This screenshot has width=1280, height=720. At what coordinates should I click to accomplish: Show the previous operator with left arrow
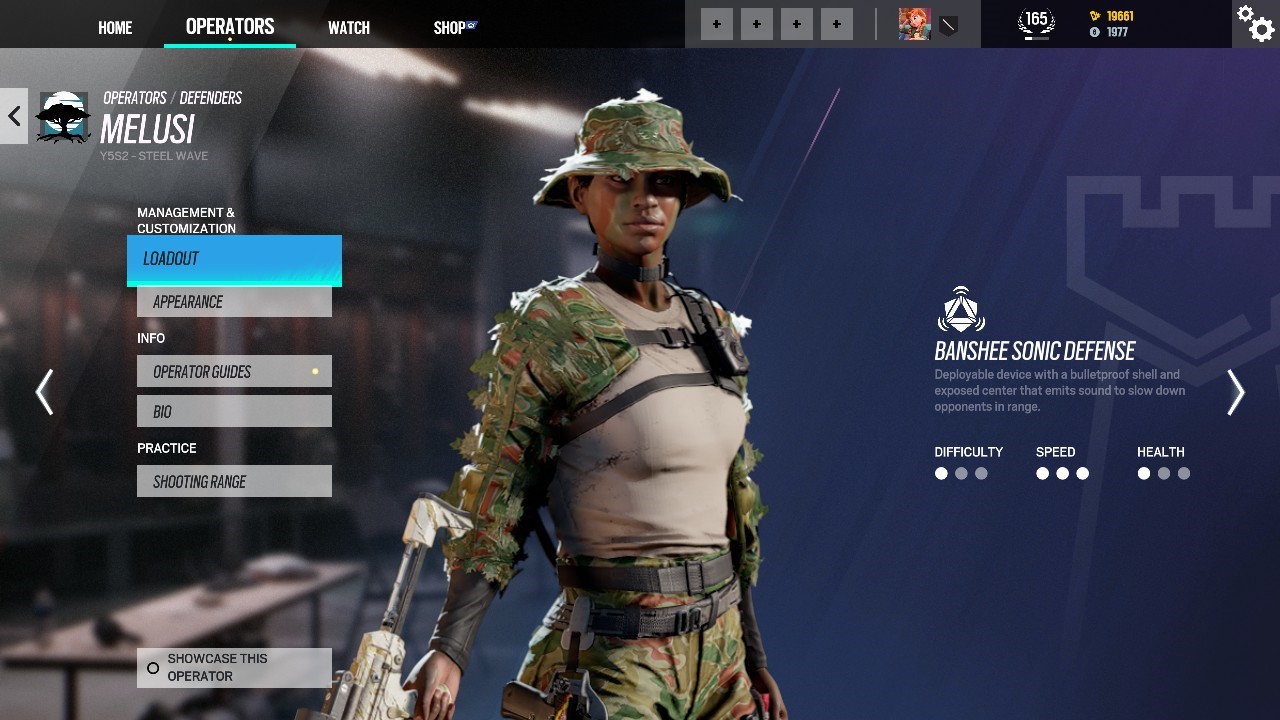click(44, 392)
